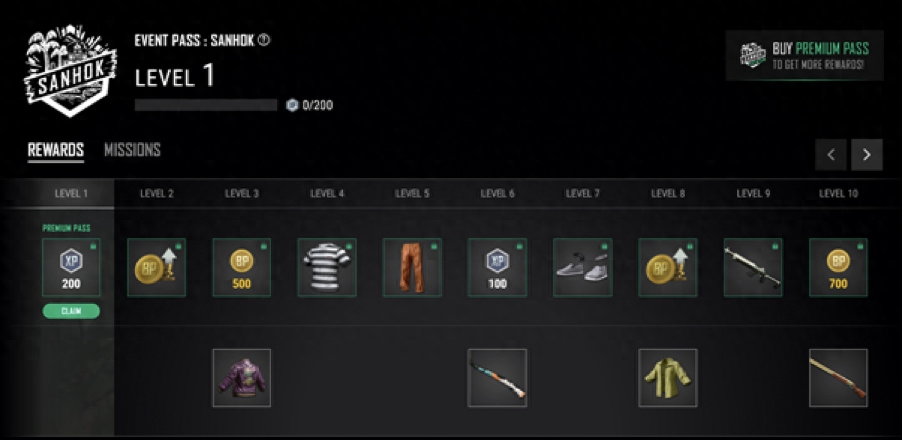Inspect the grey sneakers reward
The height and width of the screenshot is (440, 902).
click(582, 267)
